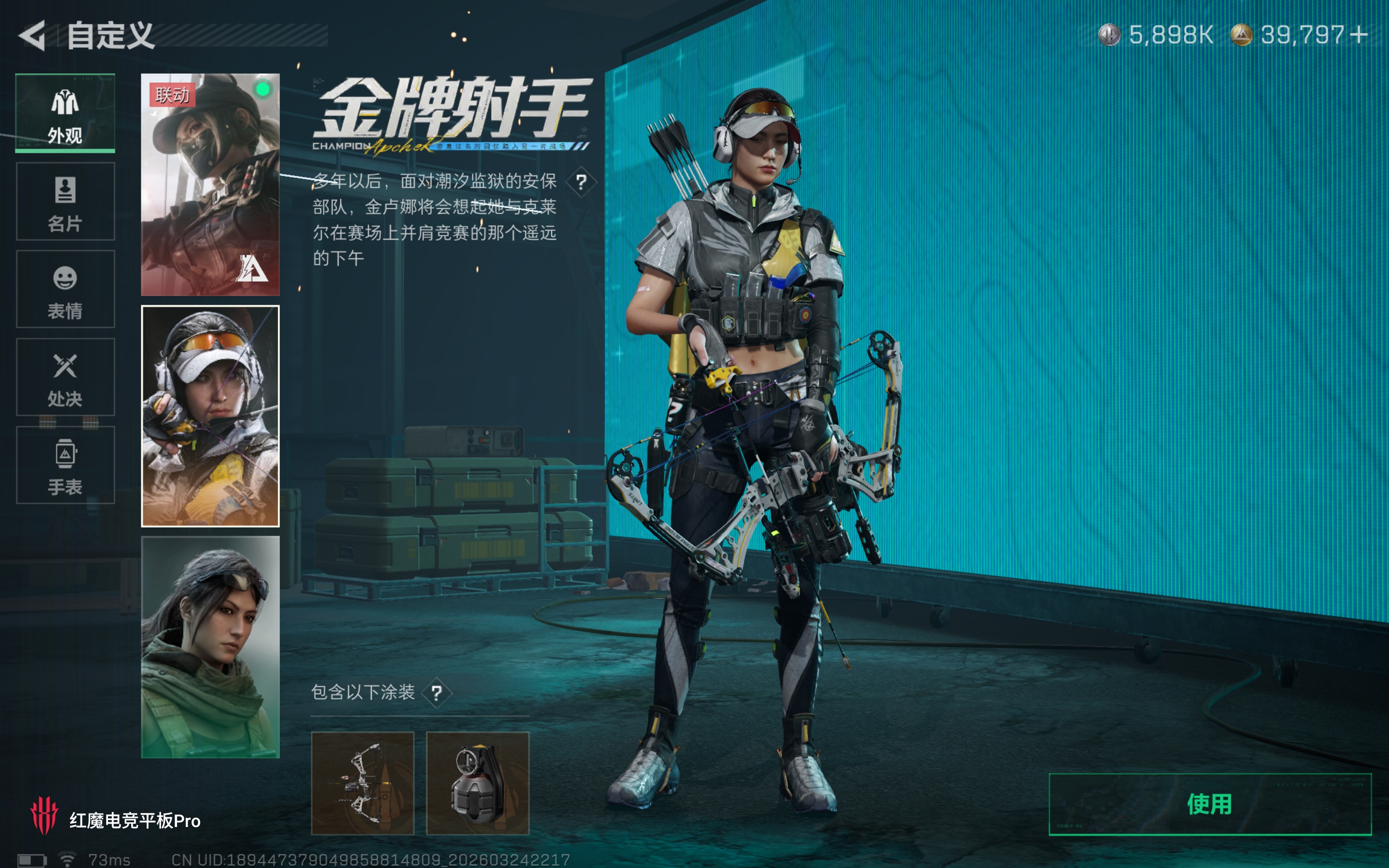
Task: Click the help icon next to 包含以下涂装
Action: [x=437, y=693]
